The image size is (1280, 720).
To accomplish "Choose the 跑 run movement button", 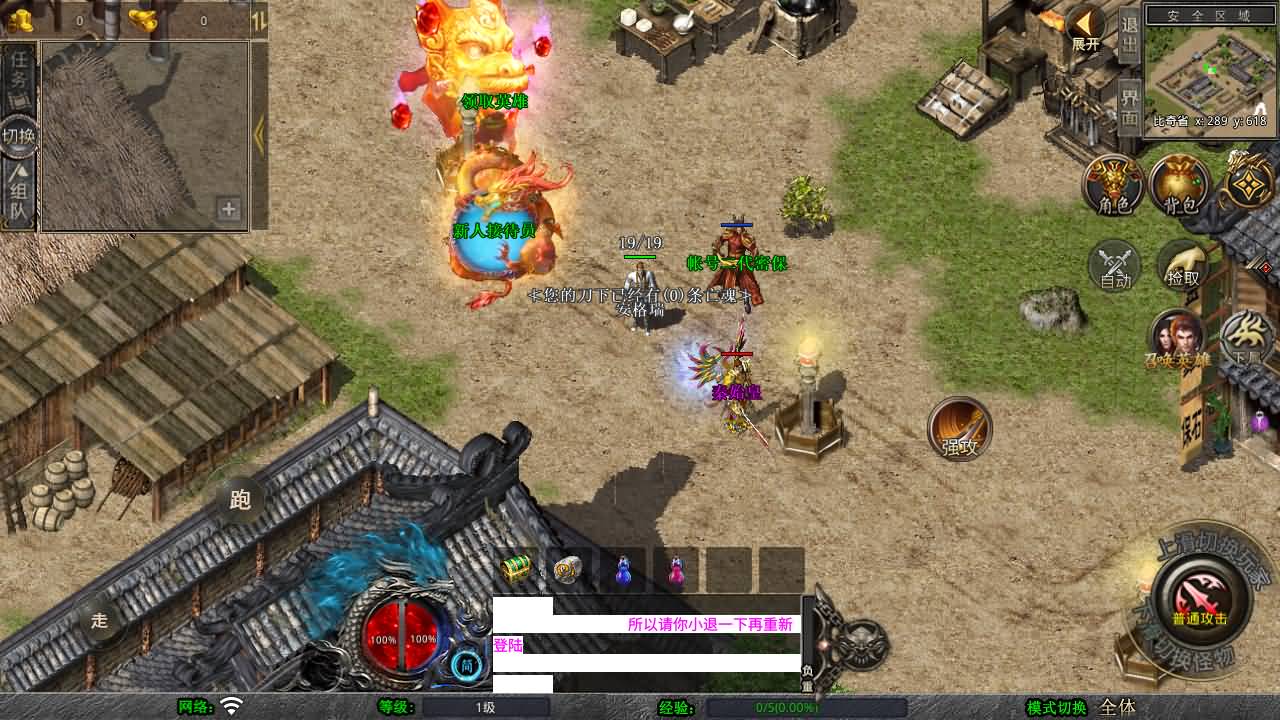I will [x=240, y=499].
